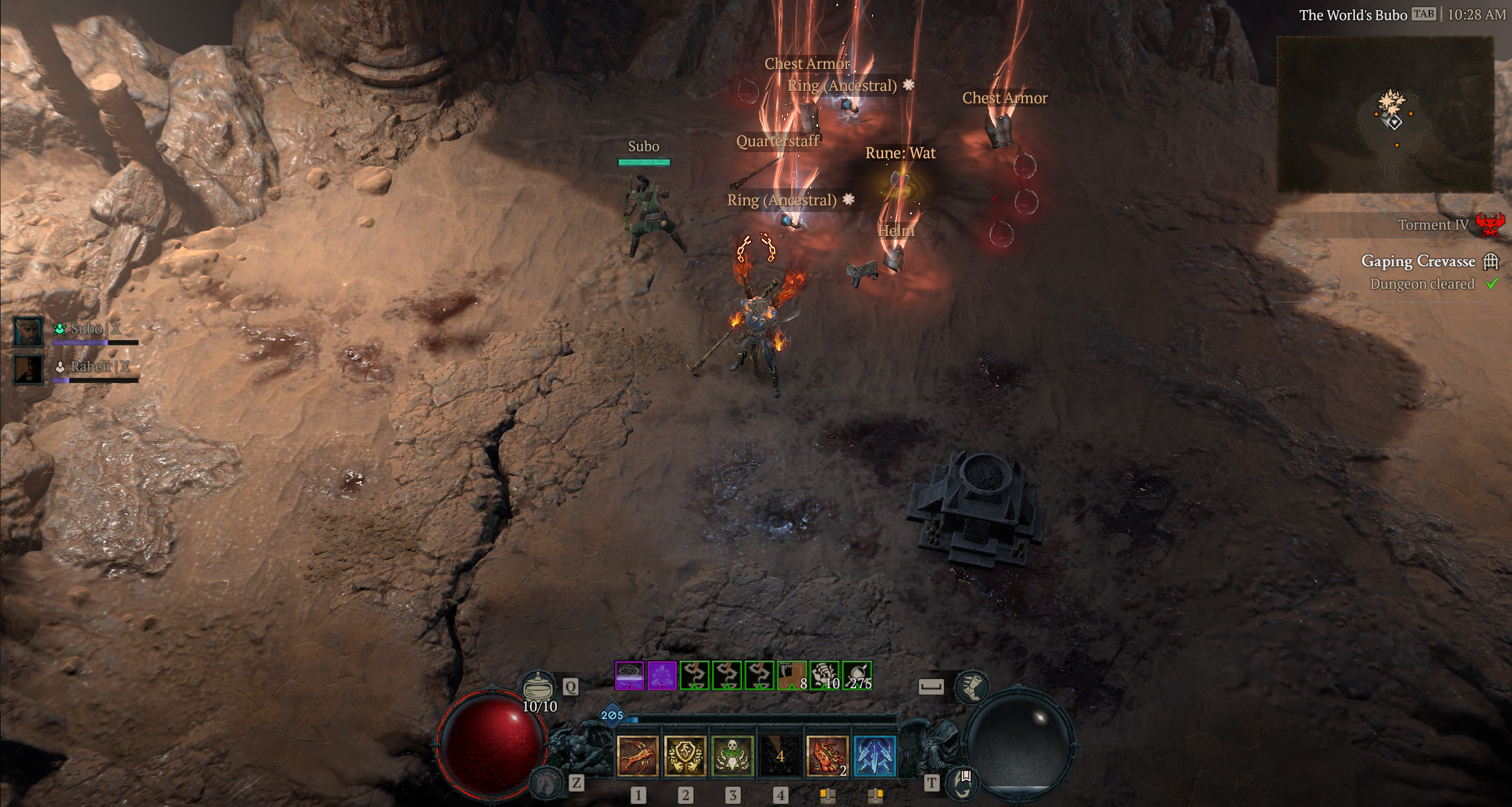Image resolution: width=1512 pixels, height=807 pixels.
Task: Click the Dungeon cleared checkmark
Action: pyautogui.click(x=1492, y=284)
